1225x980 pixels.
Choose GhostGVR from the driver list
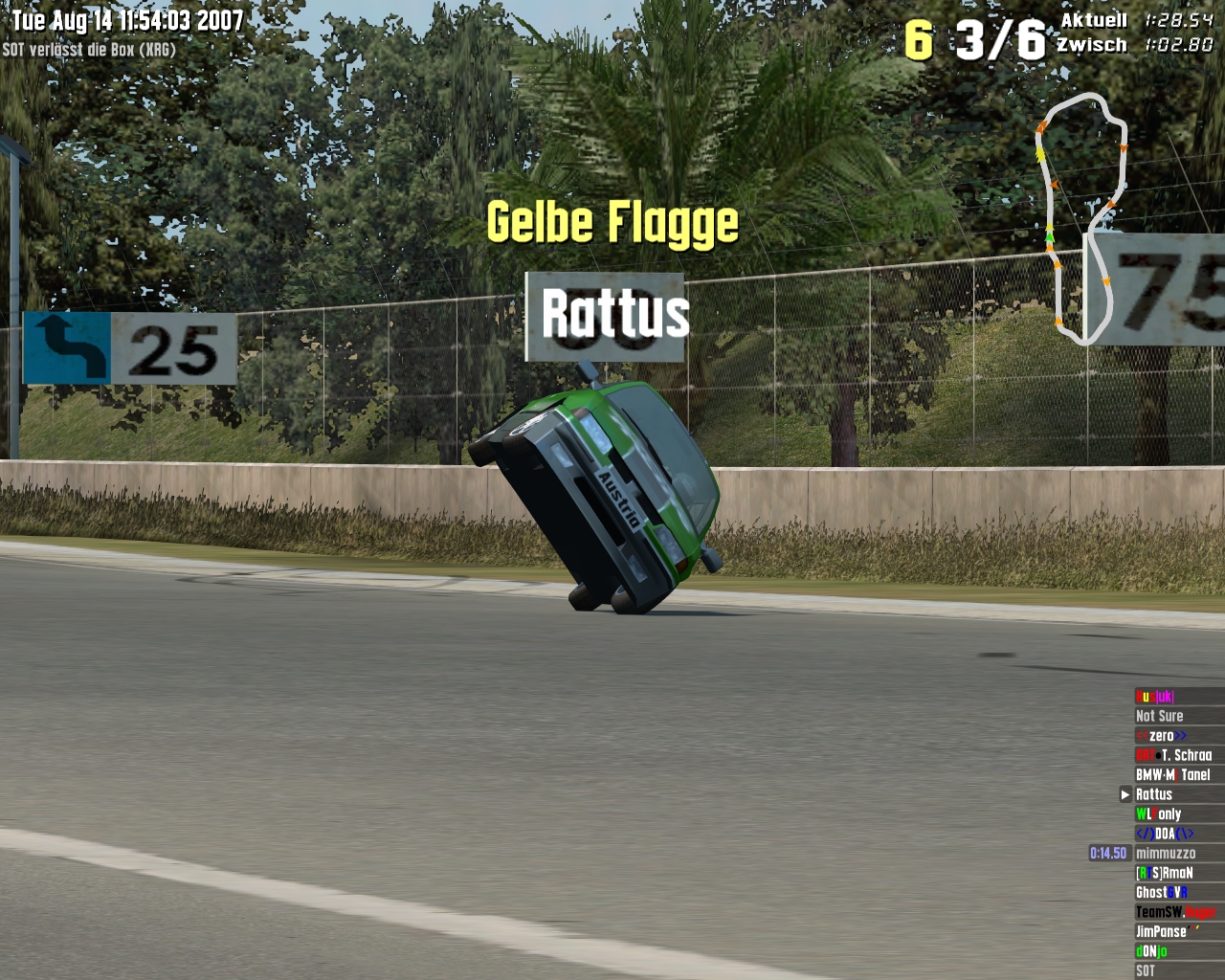(1162, 893)
